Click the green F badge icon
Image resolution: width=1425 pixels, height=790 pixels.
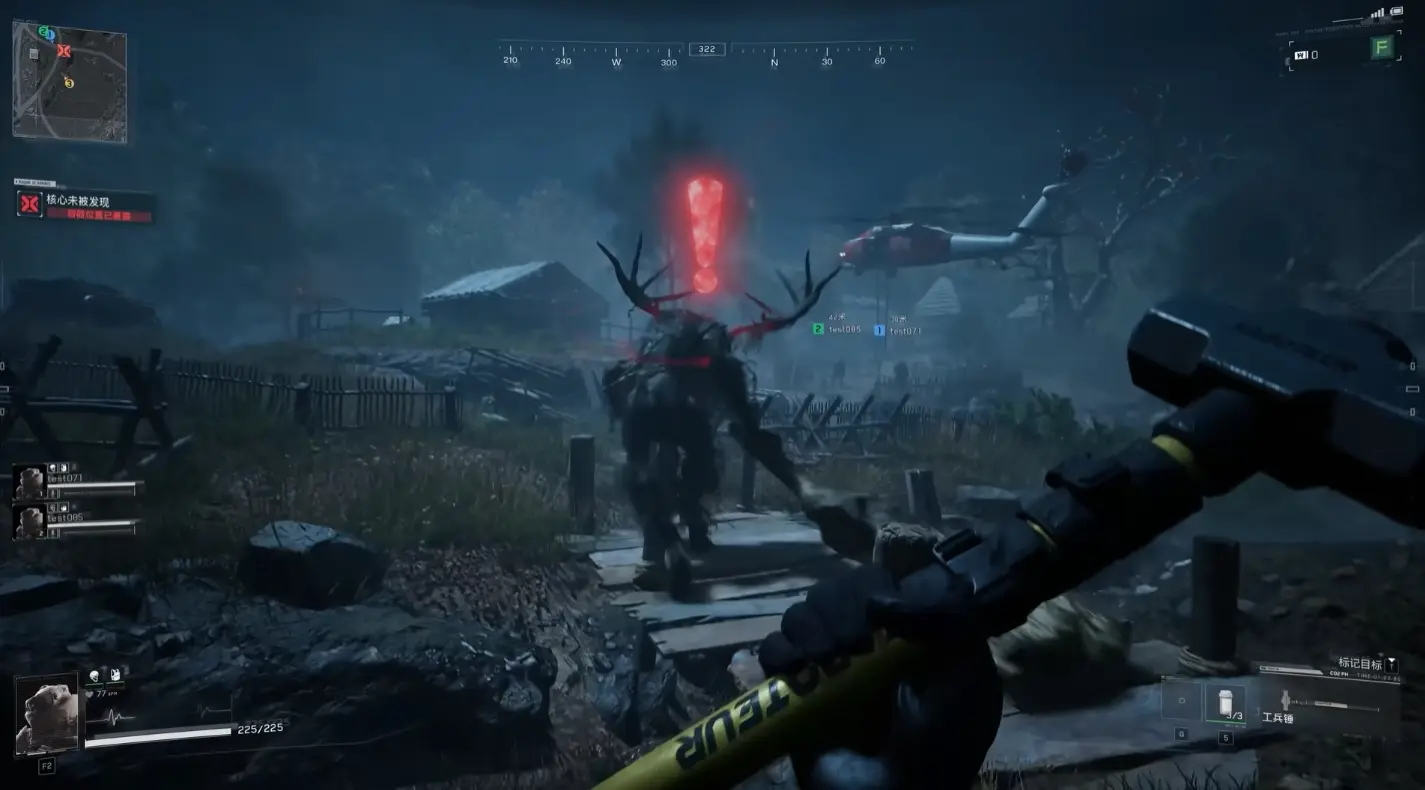pyautogui.click(x=1382, y=47)
